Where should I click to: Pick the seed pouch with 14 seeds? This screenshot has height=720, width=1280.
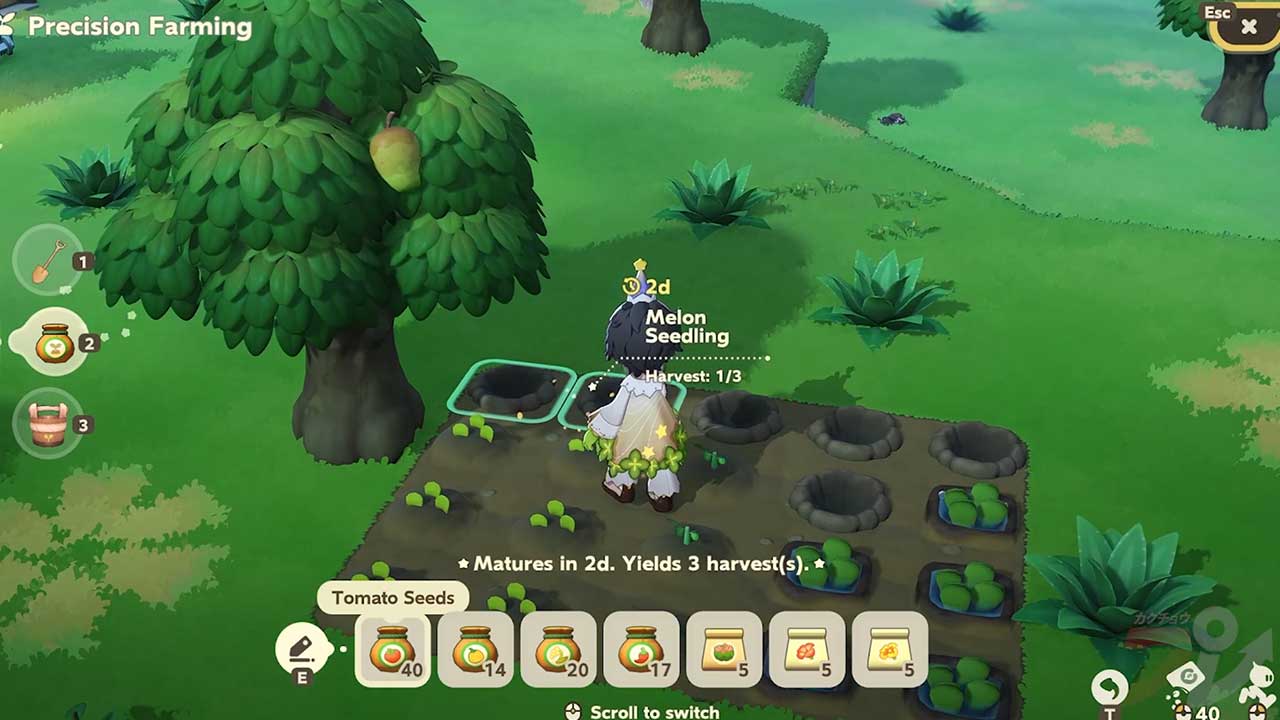[476, 650]
